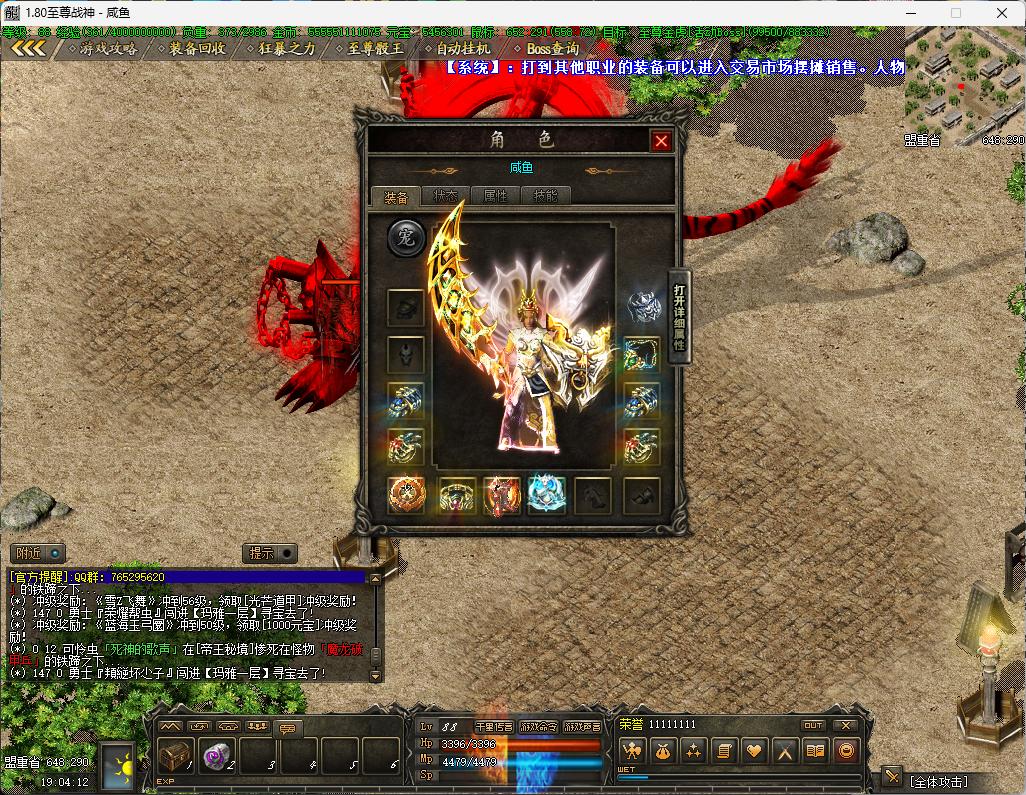The image size is (1026, 795).
Task: Select the 技能 skills tab
Action: [x=545, y=196]
